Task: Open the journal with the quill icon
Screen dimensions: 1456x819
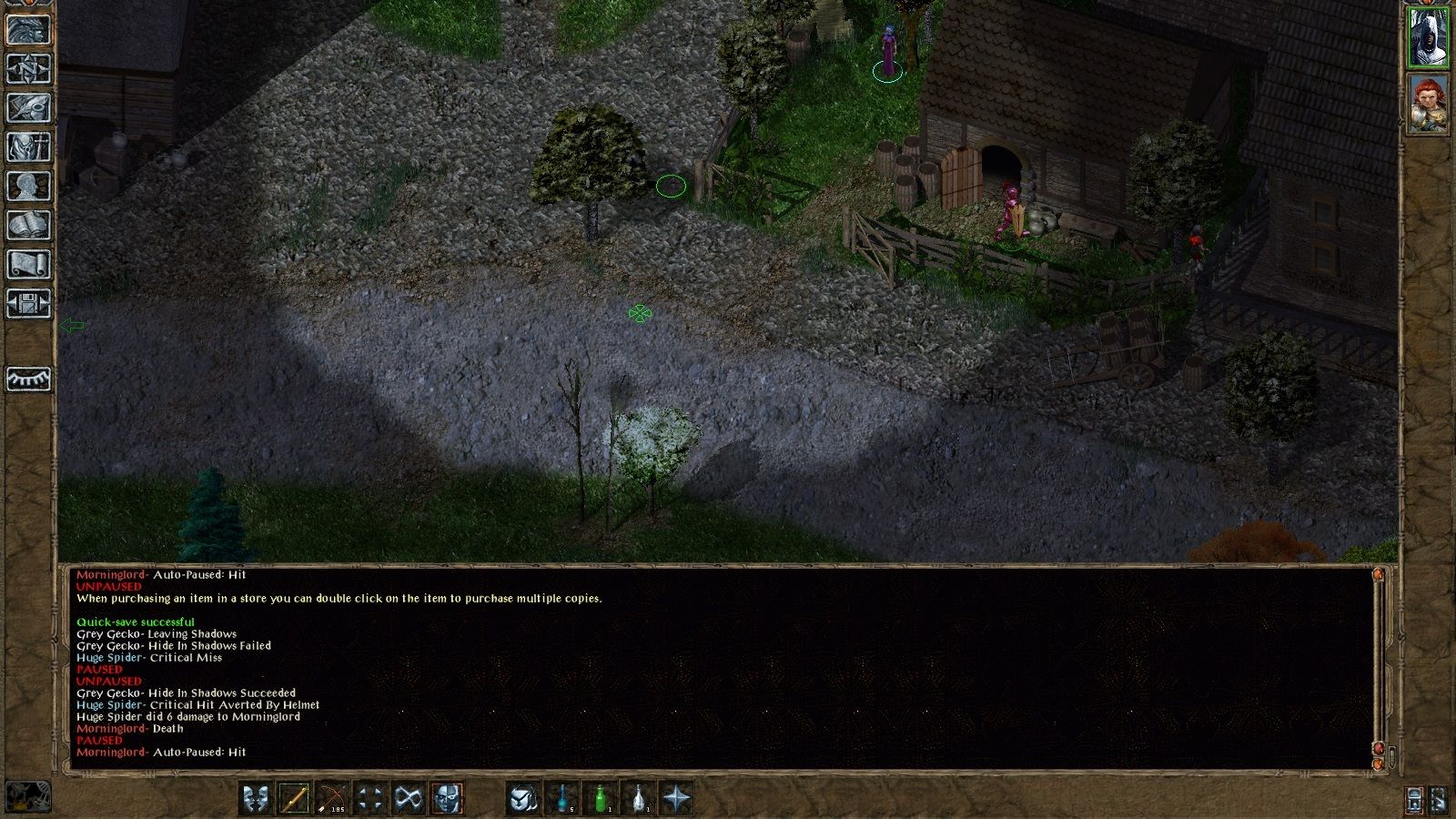Action: 28,108
